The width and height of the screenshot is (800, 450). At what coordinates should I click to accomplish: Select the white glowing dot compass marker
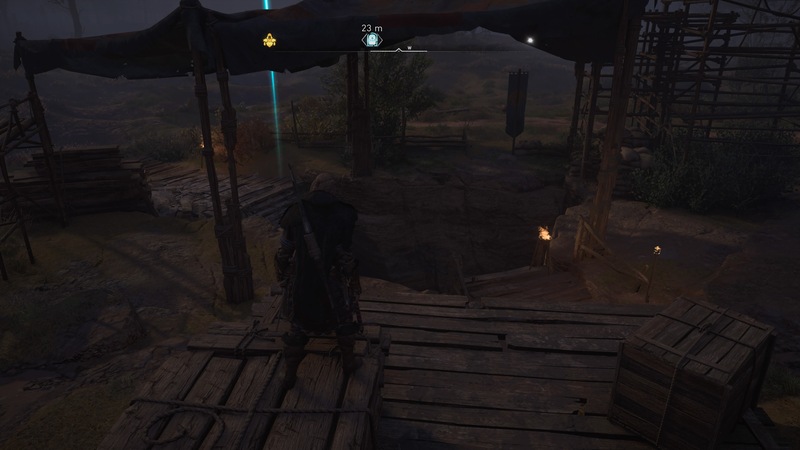click(x=530, y=41)
